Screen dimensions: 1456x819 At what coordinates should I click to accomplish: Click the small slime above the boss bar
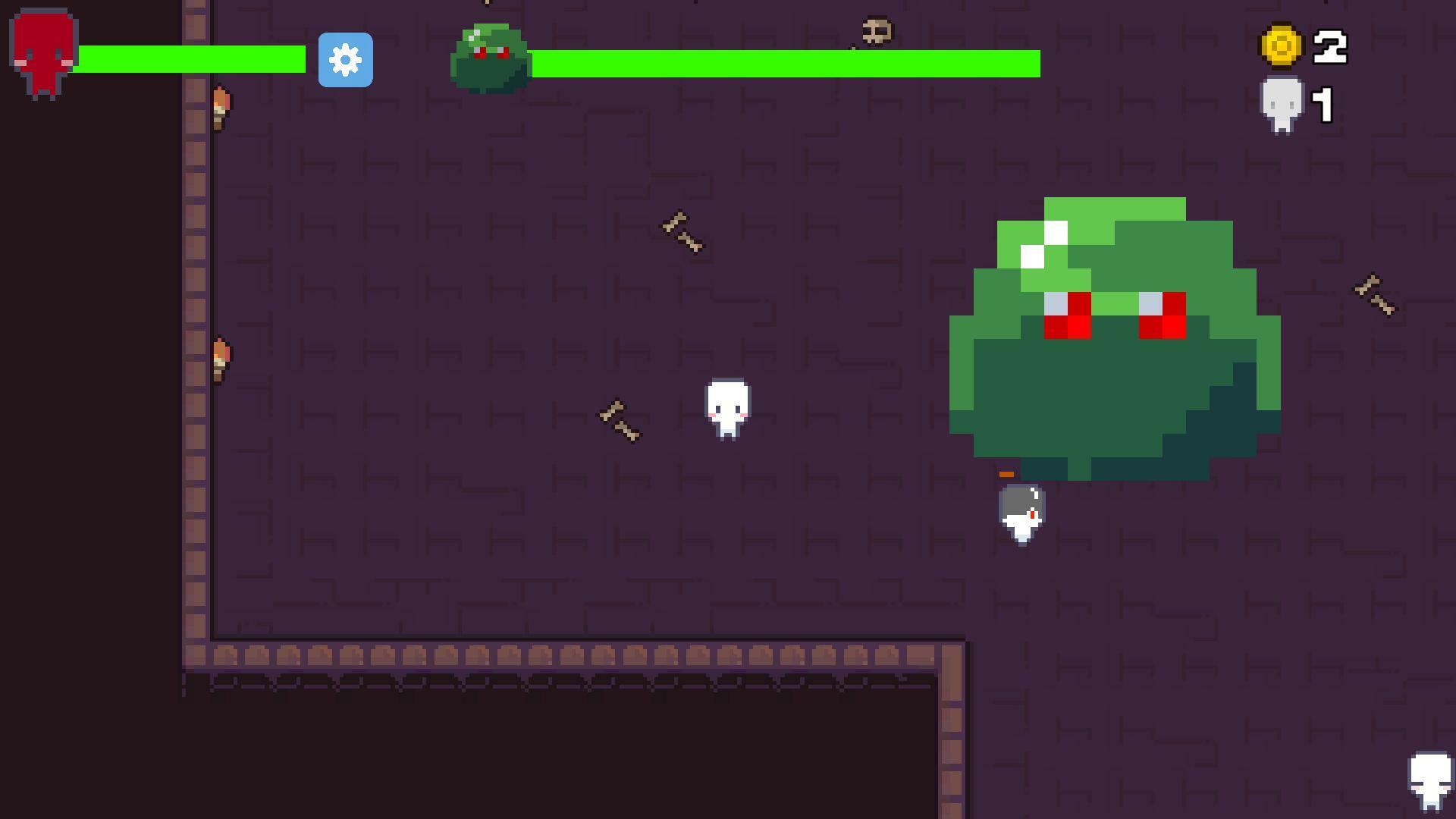(491, 53)
